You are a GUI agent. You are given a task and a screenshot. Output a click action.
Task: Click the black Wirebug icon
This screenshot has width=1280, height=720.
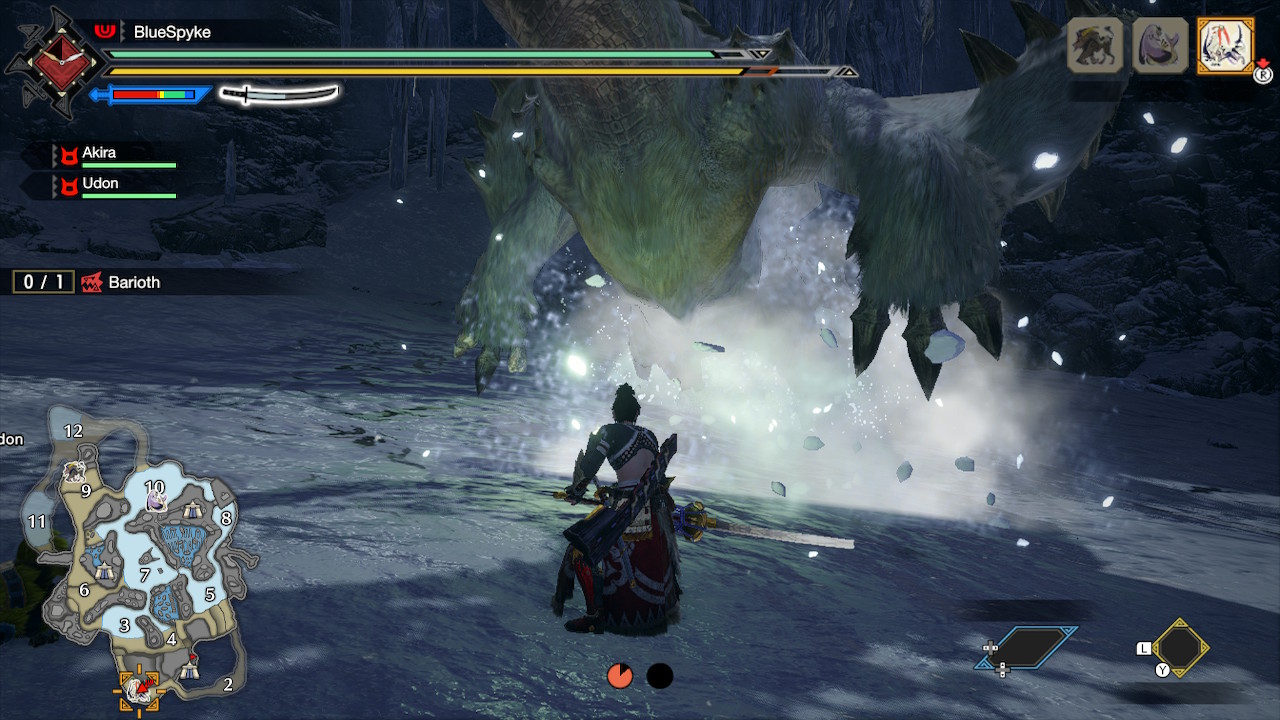(x=659, y=676)
